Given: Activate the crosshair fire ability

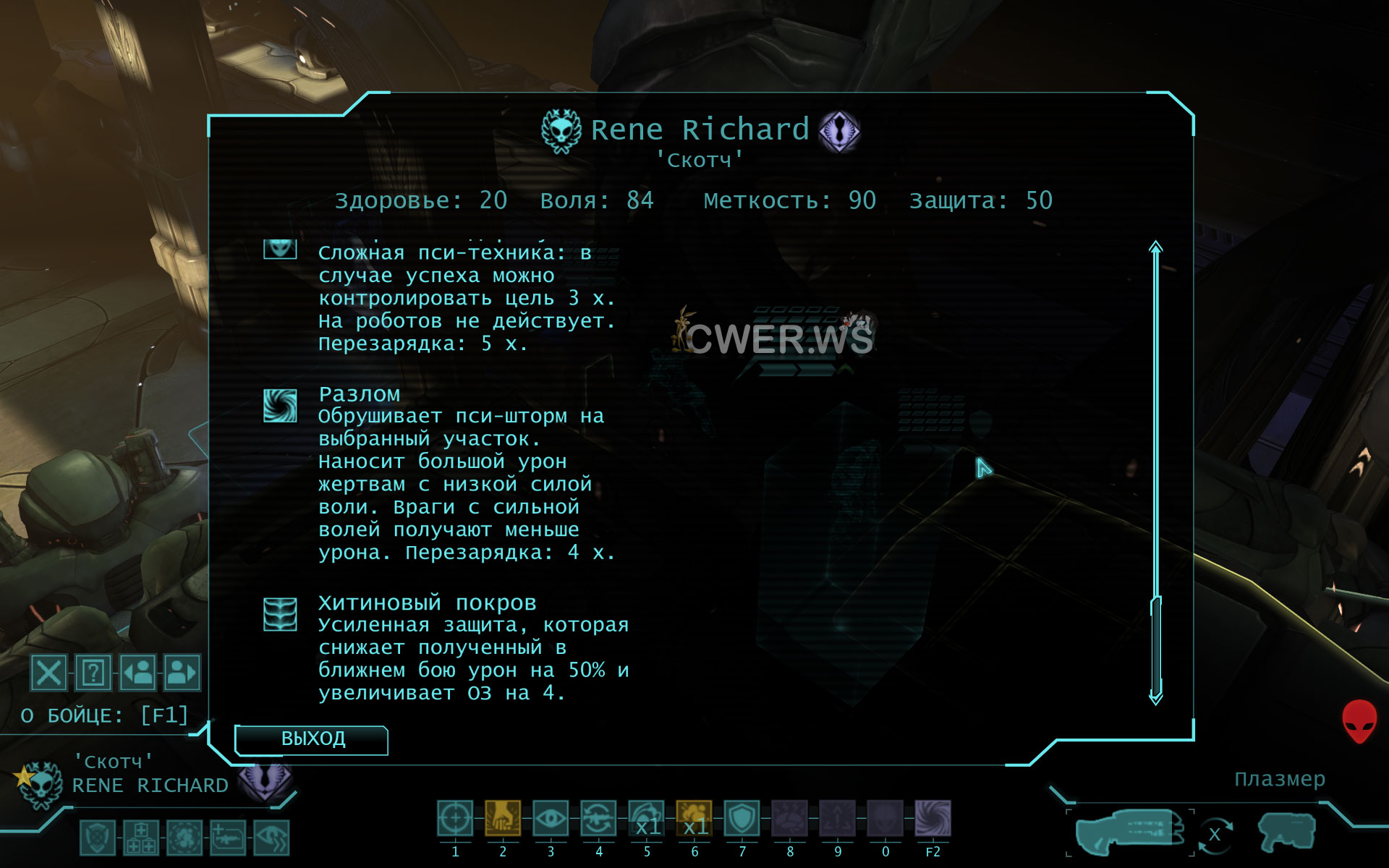Looking at the screenshot, I should point(455,819).
